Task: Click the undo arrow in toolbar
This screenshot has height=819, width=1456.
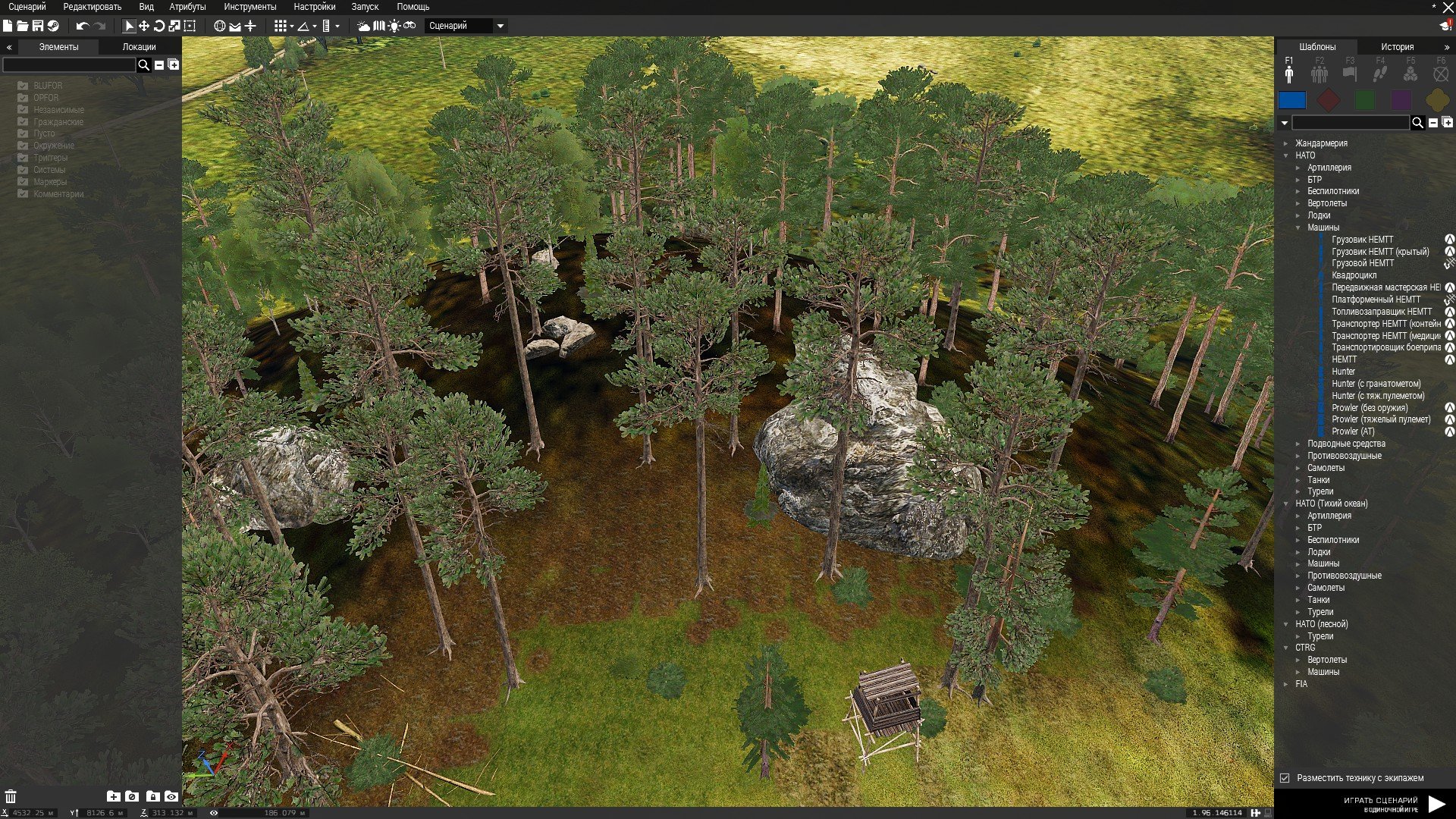Action: click(x=82, y=26)
